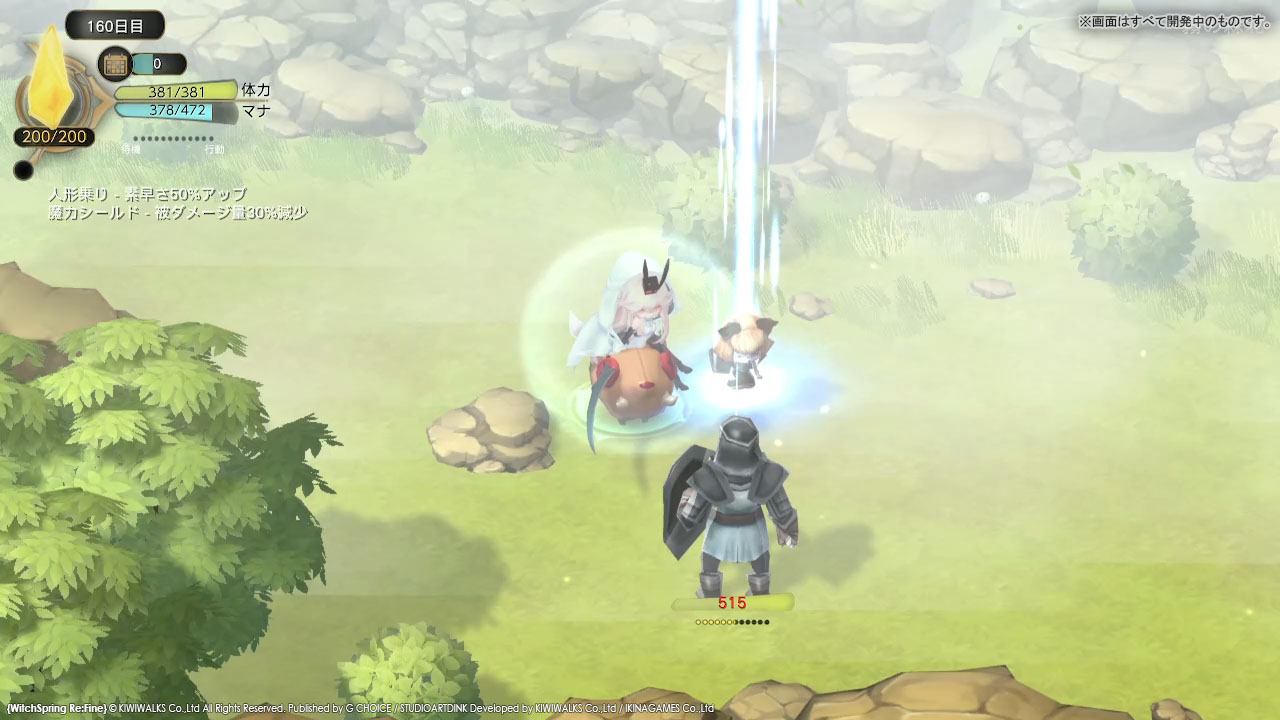Click the enemy health bar showing 515
1280x720 pixels.
[x=732, y=604]
